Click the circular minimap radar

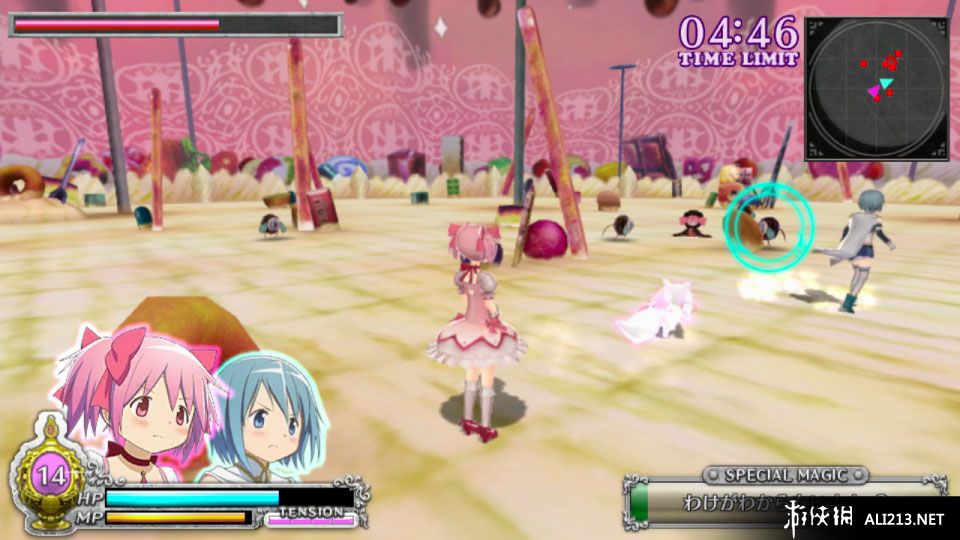876,88
